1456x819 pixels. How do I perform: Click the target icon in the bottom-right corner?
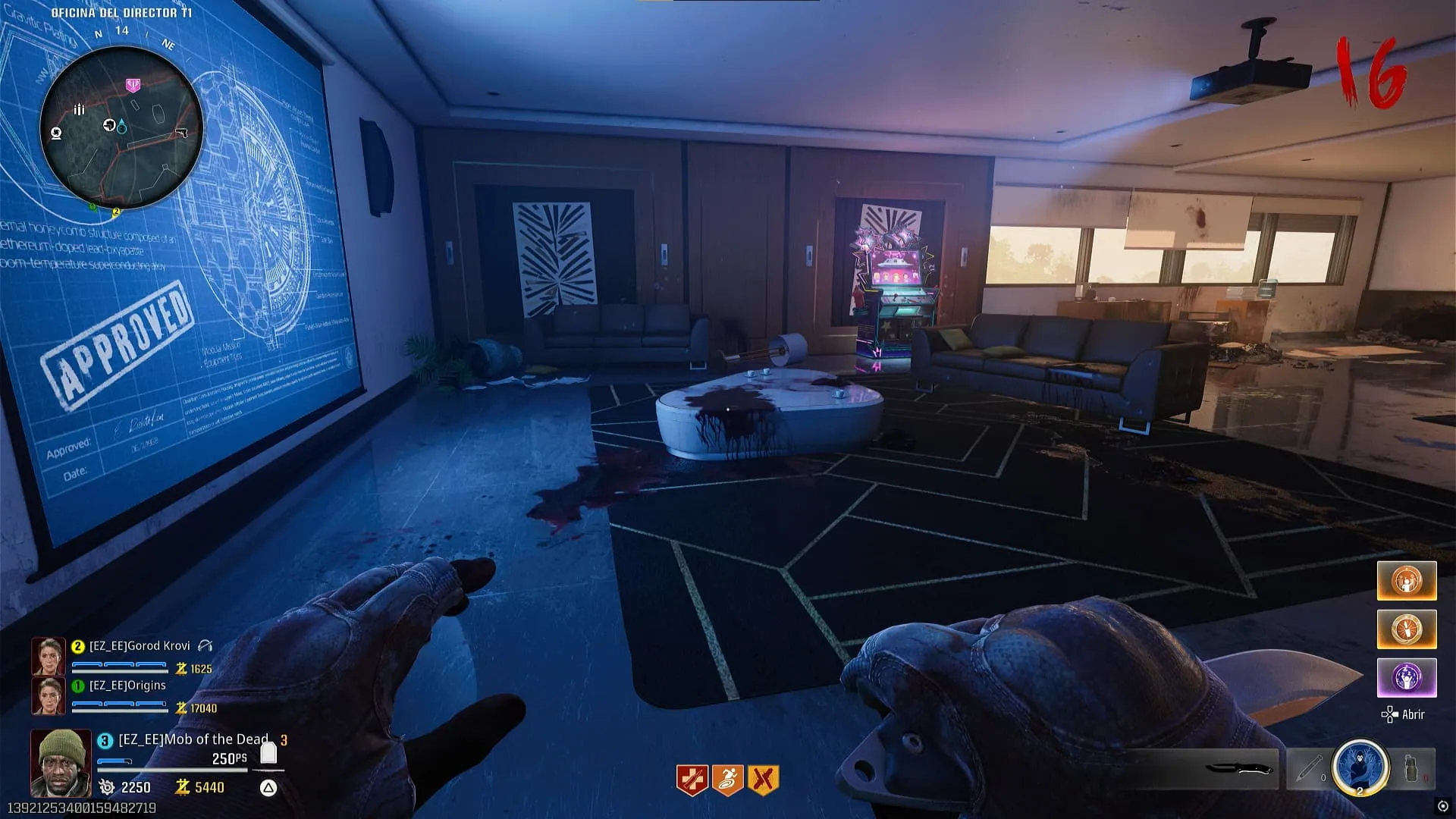pos(1442,806)
